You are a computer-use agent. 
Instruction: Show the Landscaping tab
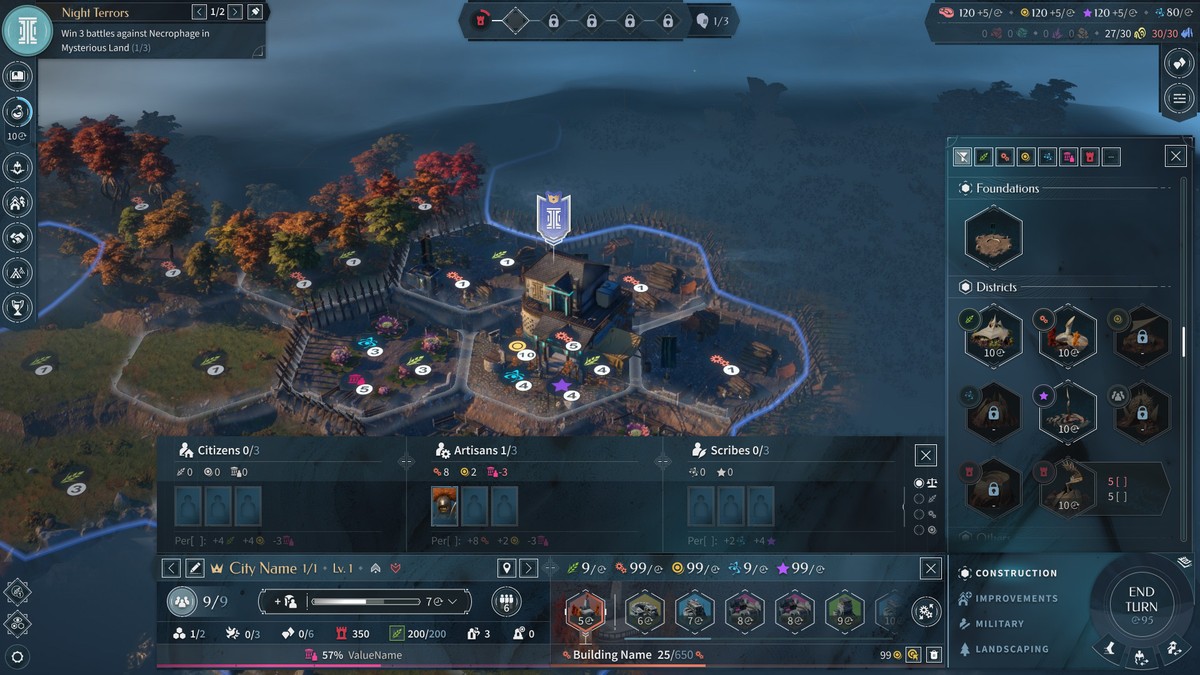point(1011,649)
